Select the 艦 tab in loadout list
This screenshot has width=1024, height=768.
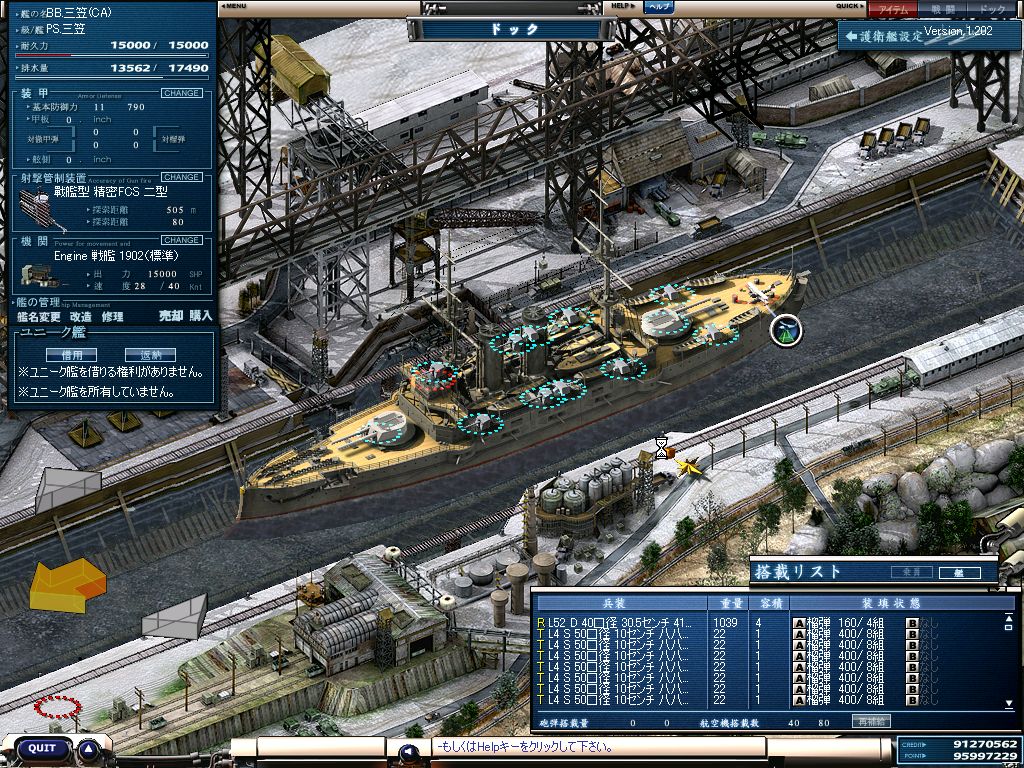click(958, 572)
